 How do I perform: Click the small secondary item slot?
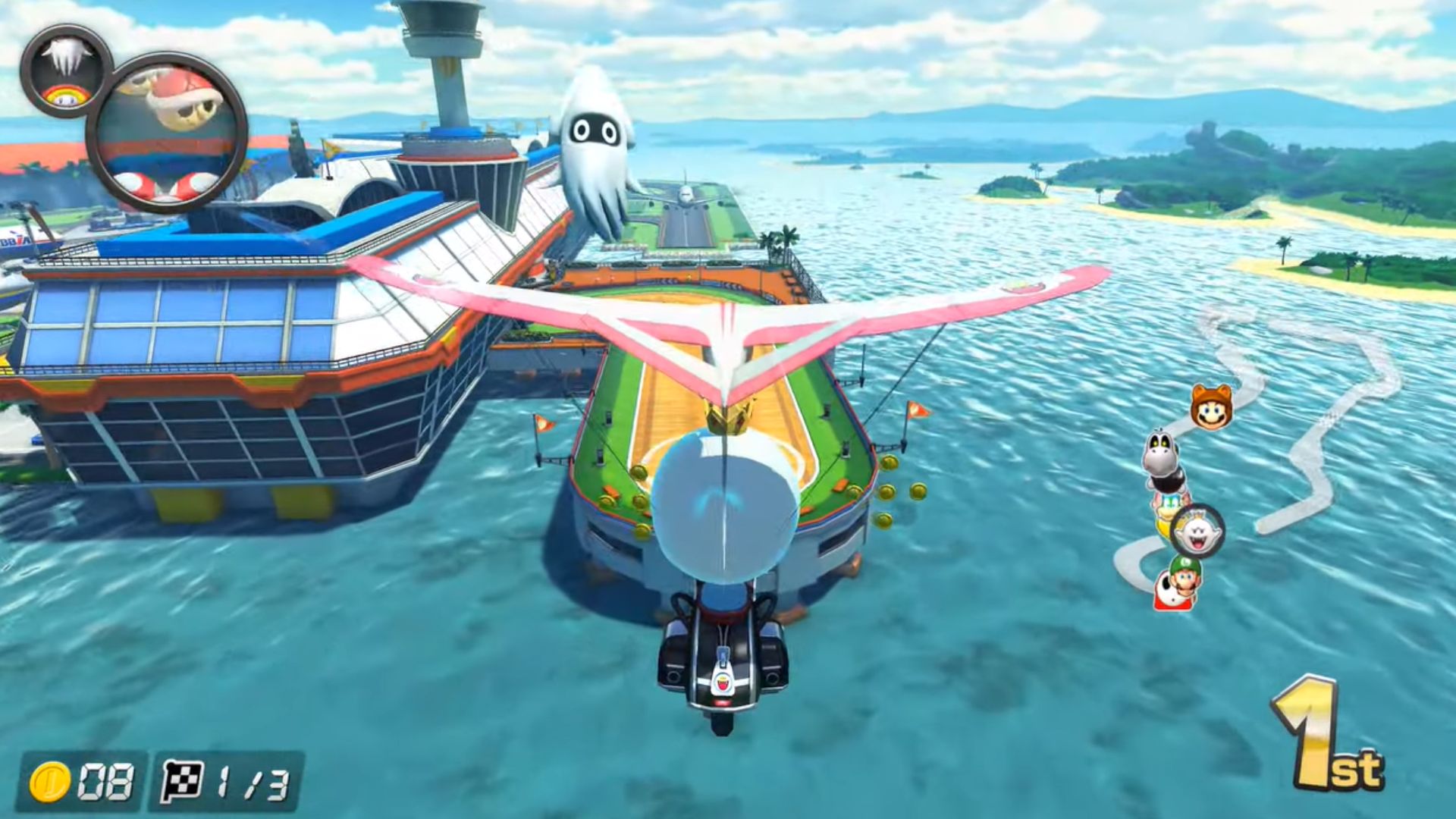[x=67, y=71]
